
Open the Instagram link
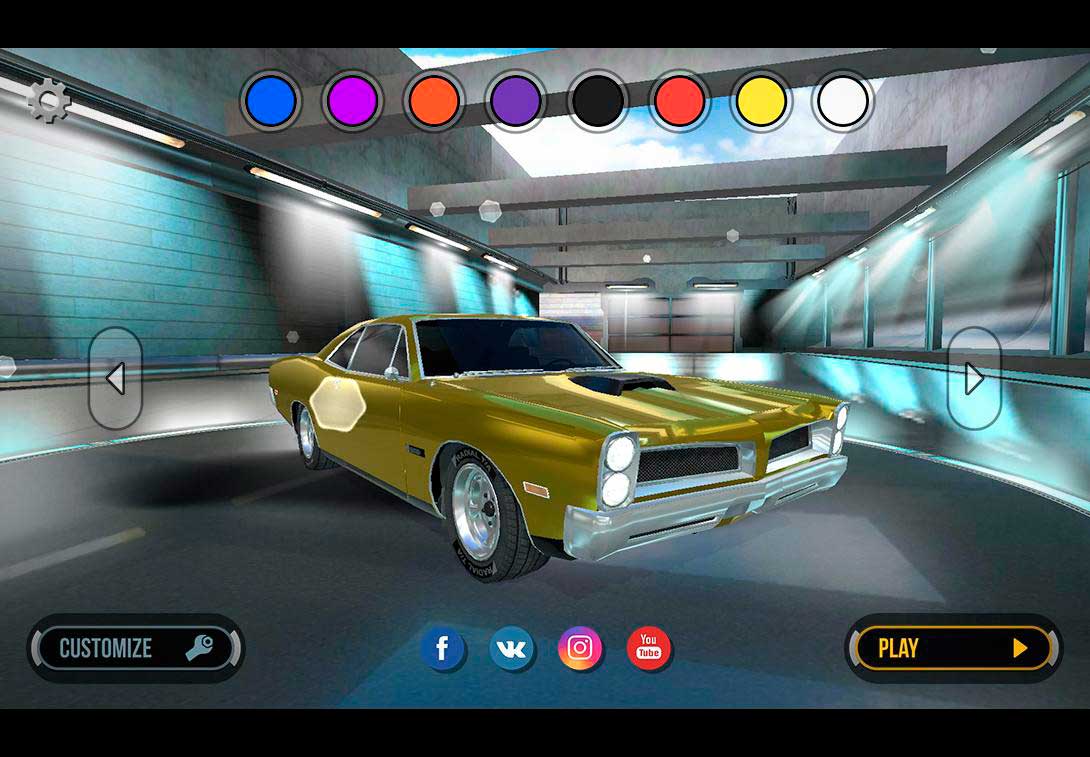(x=581, y=648)
